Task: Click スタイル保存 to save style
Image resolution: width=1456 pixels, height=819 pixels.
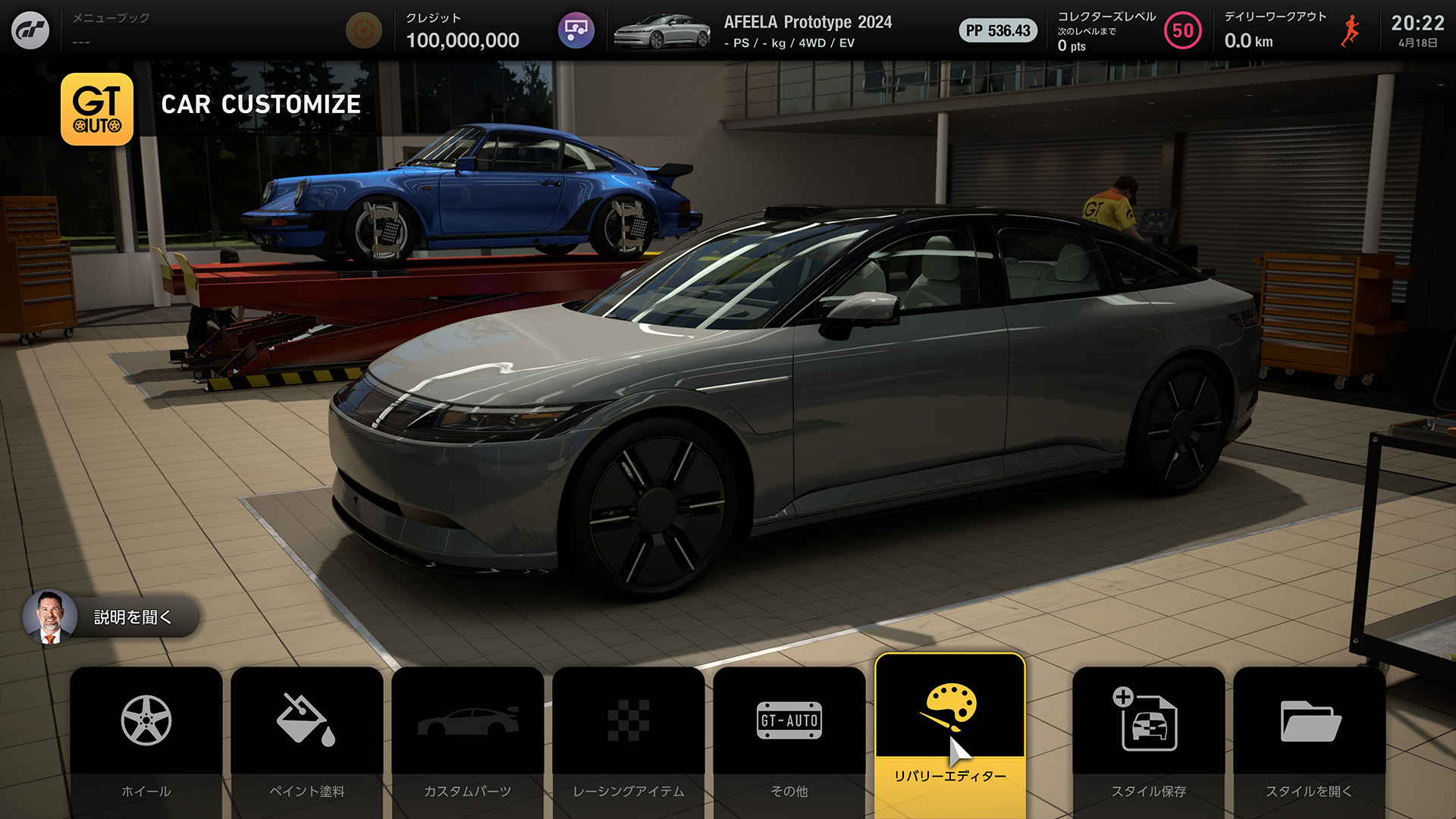Action: [1148, 739]
